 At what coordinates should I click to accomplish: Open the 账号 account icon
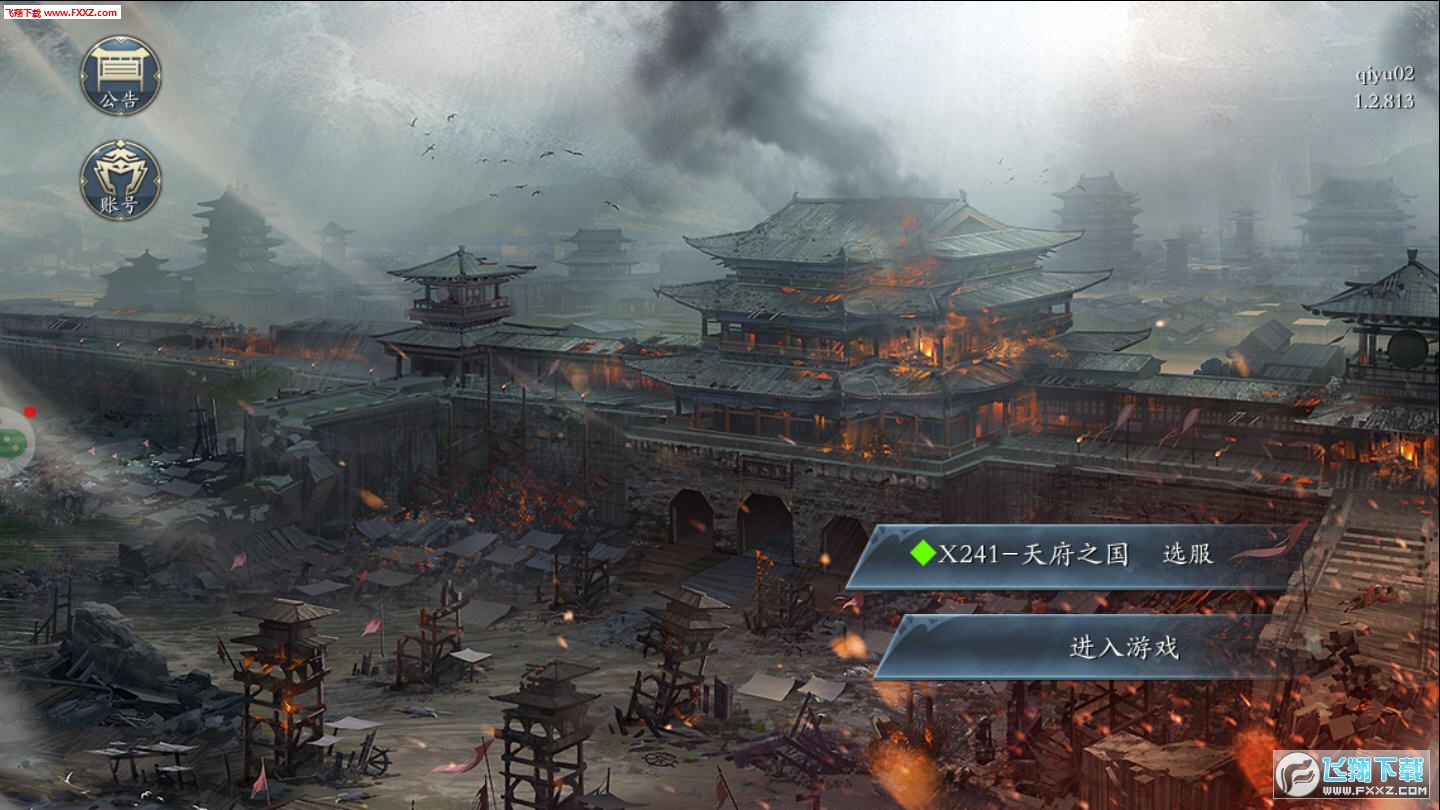coord(120,181)
